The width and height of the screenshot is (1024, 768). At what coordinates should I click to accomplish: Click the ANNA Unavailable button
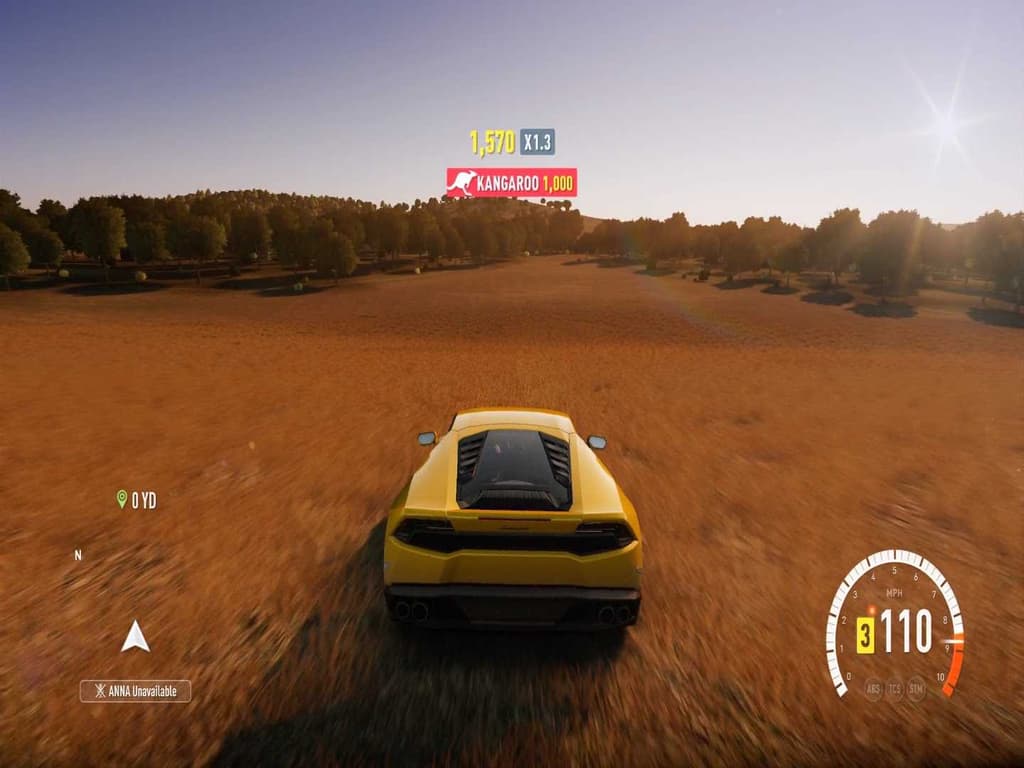point(135,691)
